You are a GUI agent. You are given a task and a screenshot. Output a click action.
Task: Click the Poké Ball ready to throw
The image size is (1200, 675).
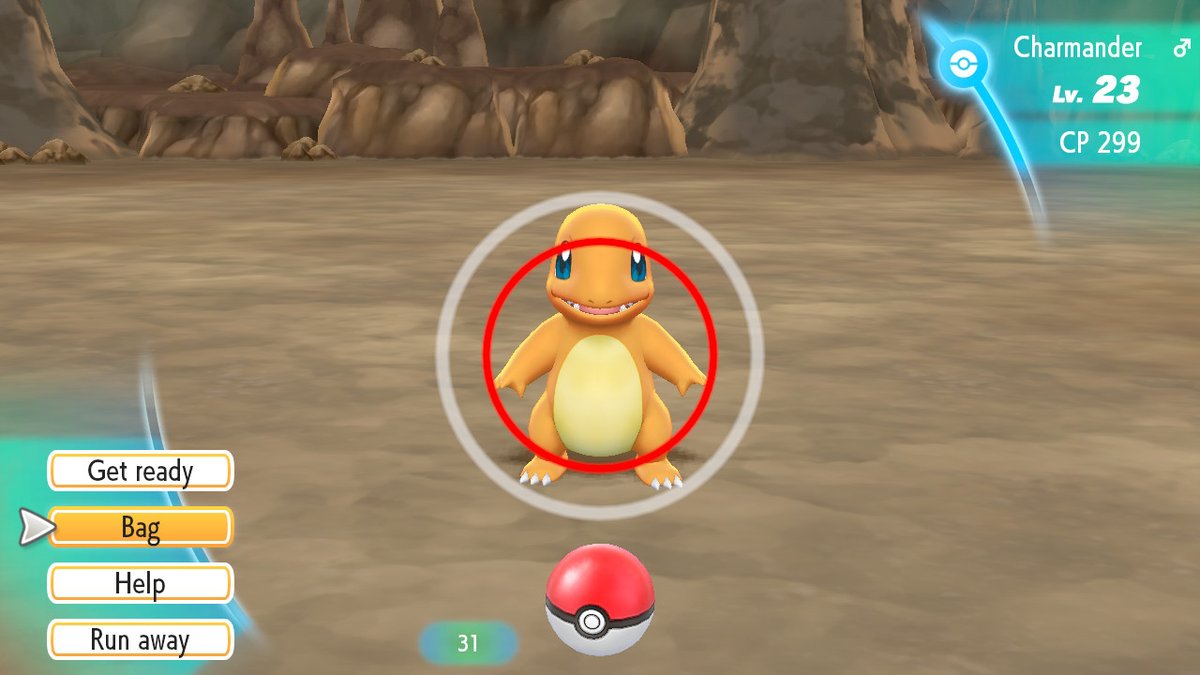(599, 600)
